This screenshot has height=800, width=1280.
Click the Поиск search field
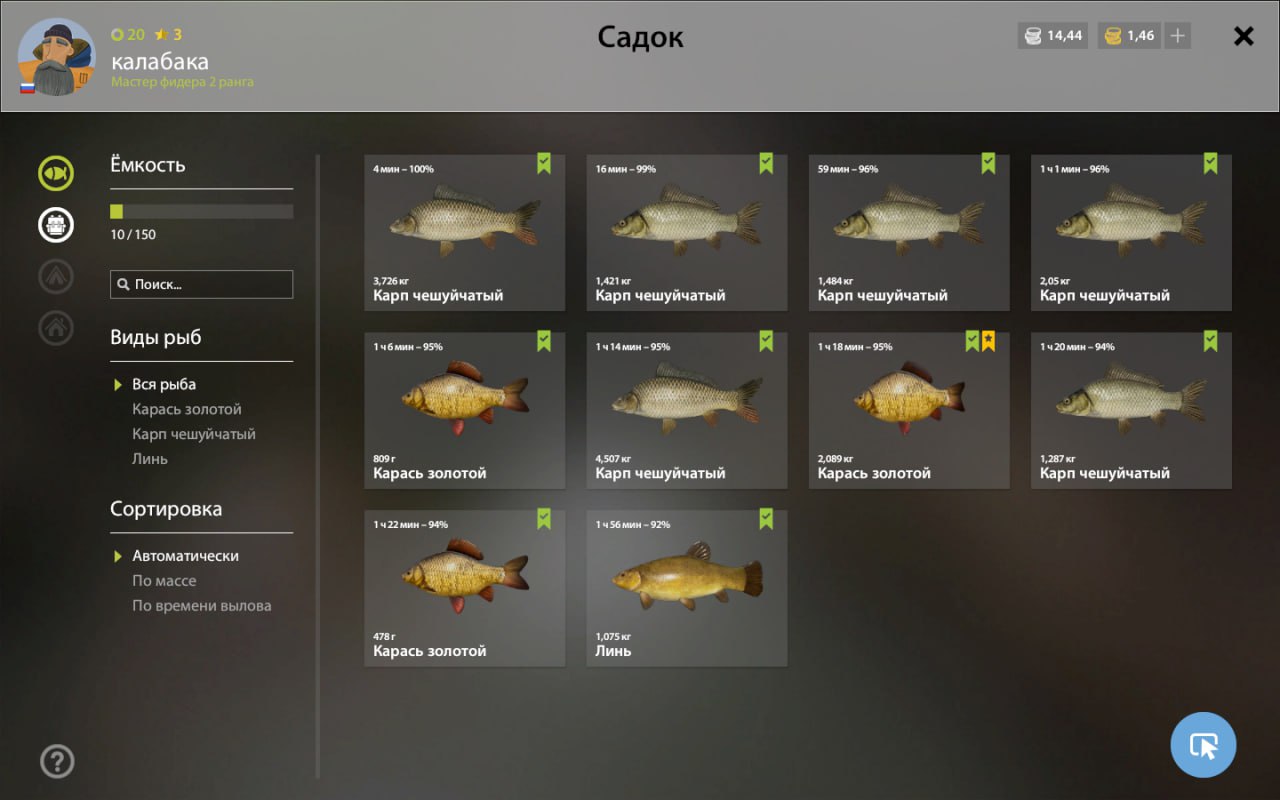pos(202,284)
